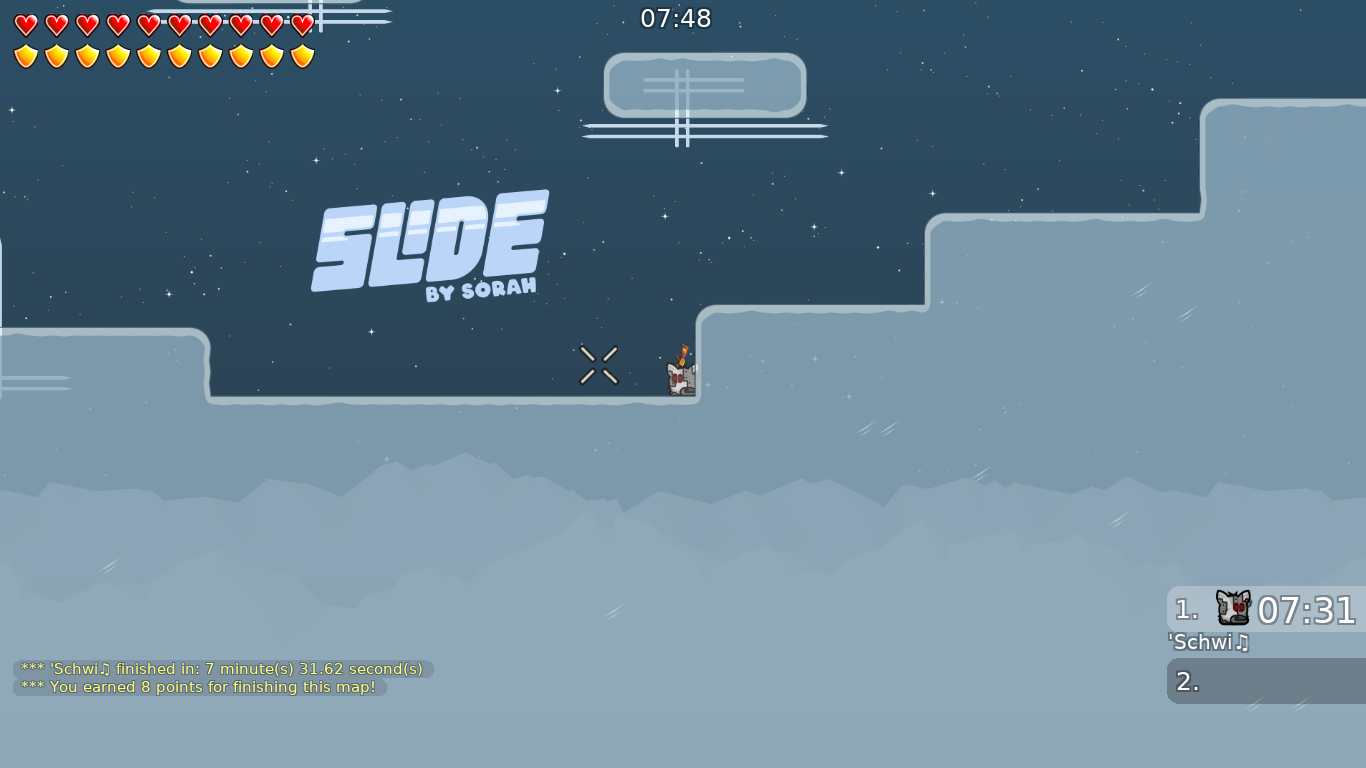Click the 07:31 finish time display

(1305, 608)
